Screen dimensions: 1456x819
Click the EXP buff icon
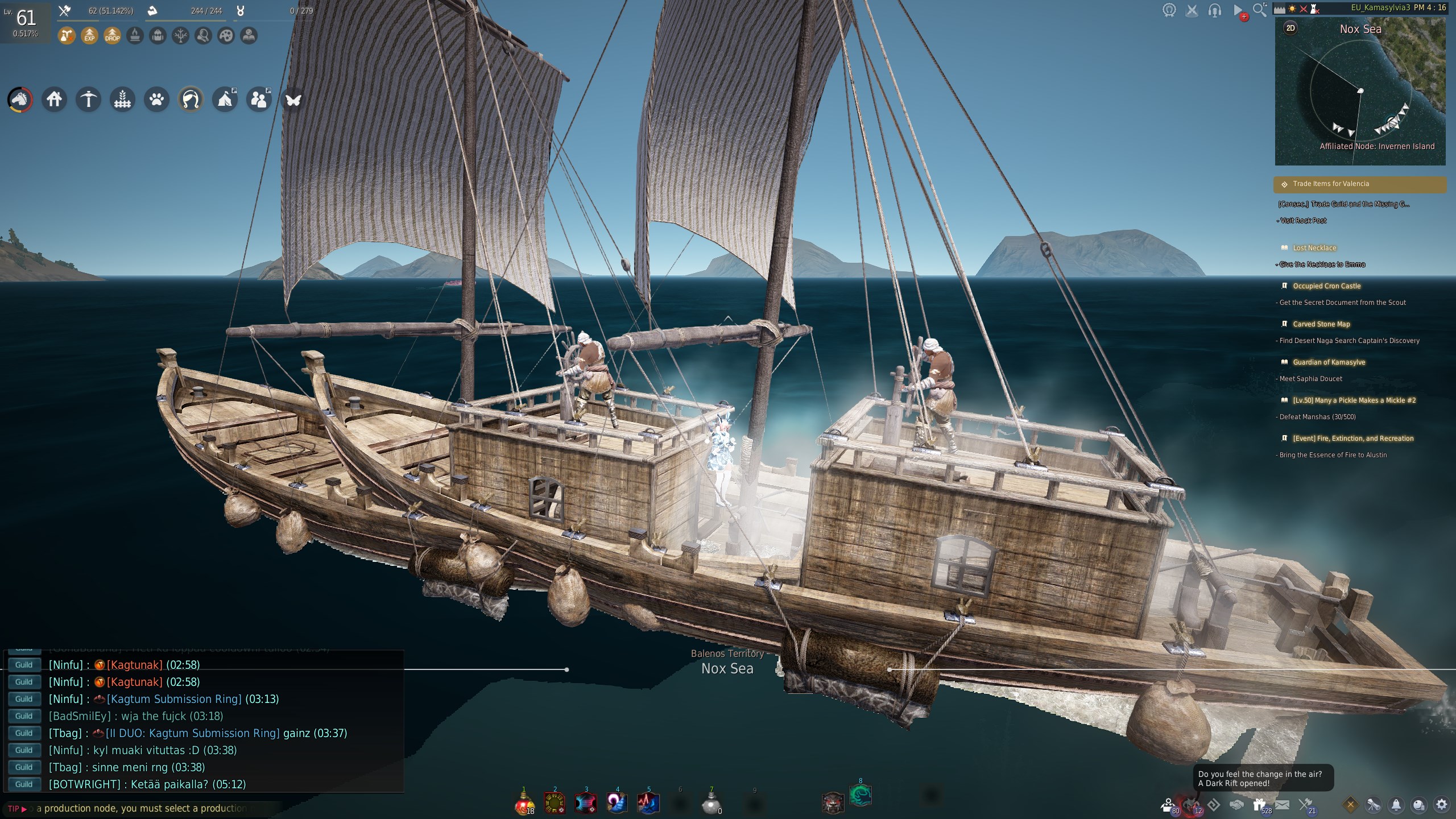pos(89,36)
